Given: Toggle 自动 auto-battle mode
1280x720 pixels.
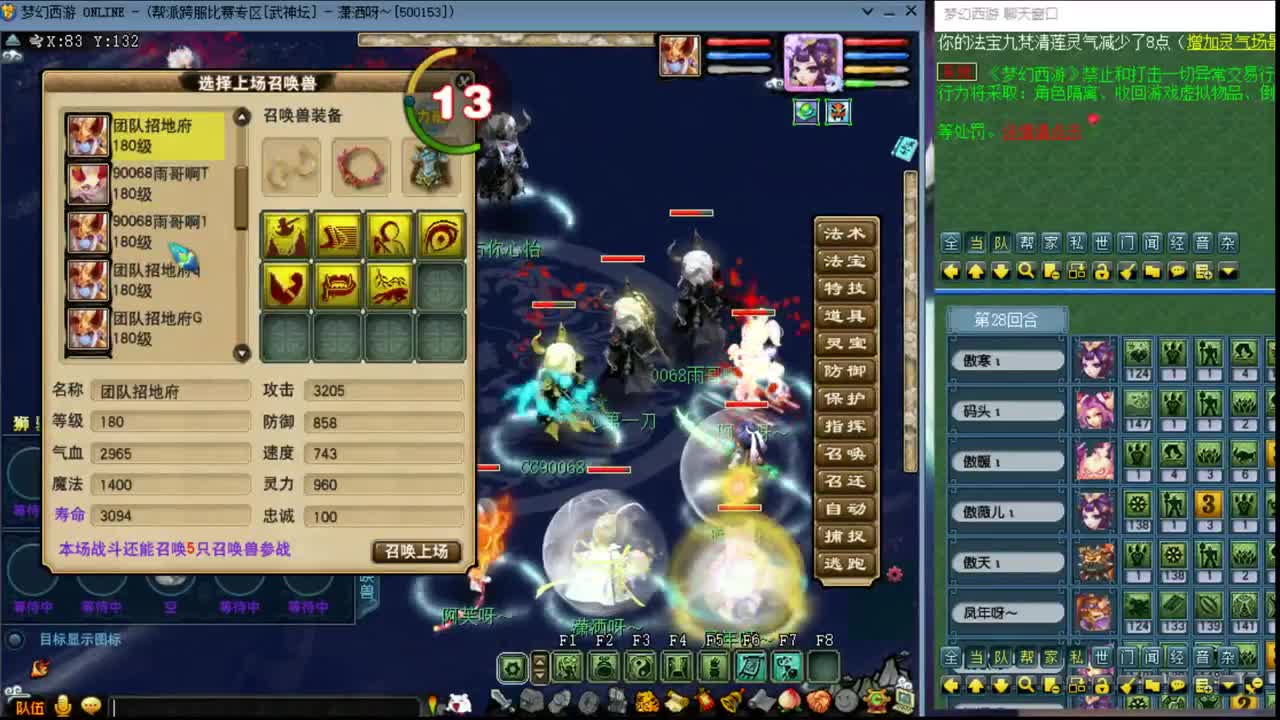Looking at the screenshot, I should (x=843, y=509).
